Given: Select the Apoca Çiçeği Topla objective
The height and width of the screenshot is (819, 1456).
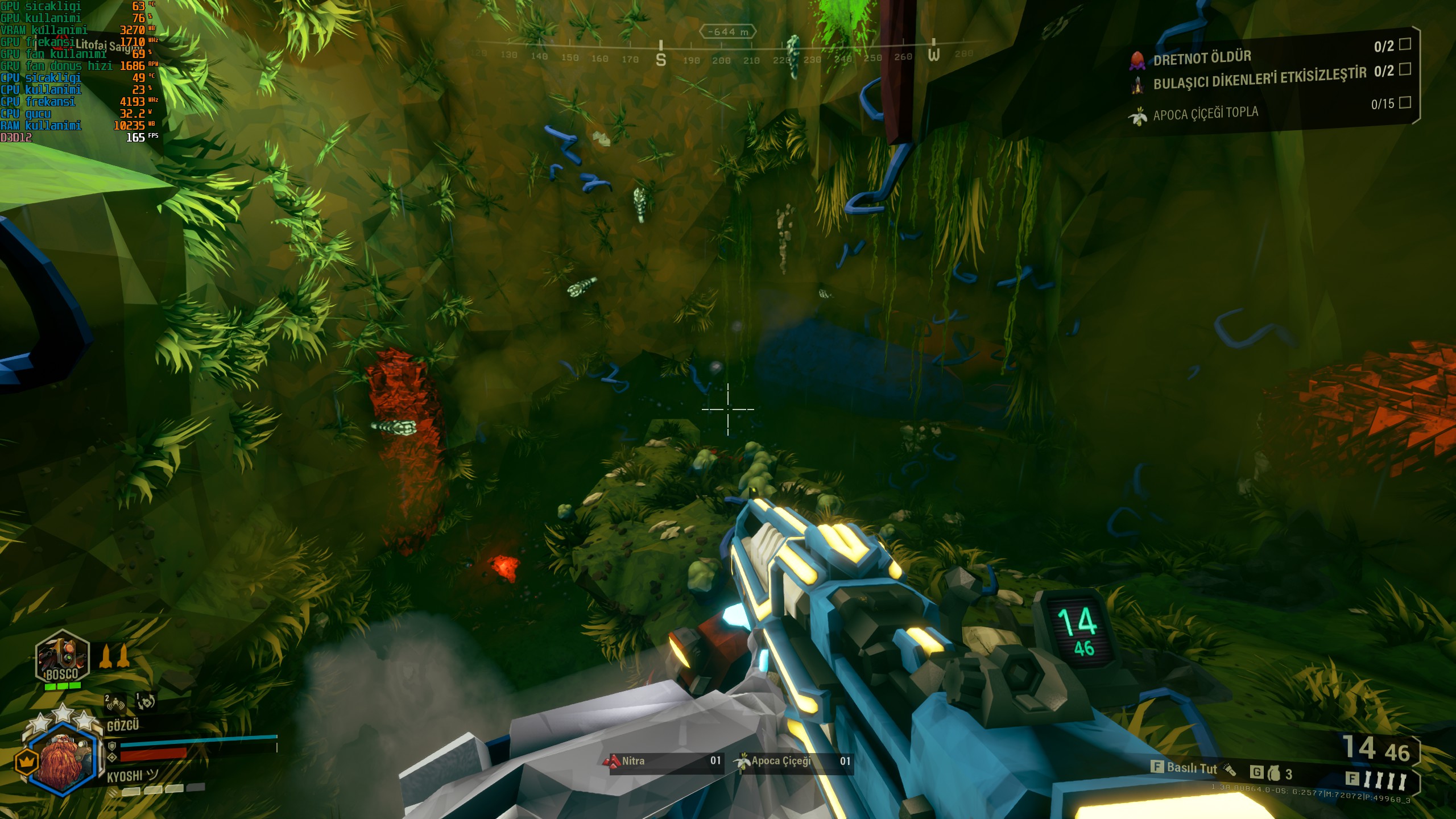Looking at the screenshot, I should coord(1205,114).
